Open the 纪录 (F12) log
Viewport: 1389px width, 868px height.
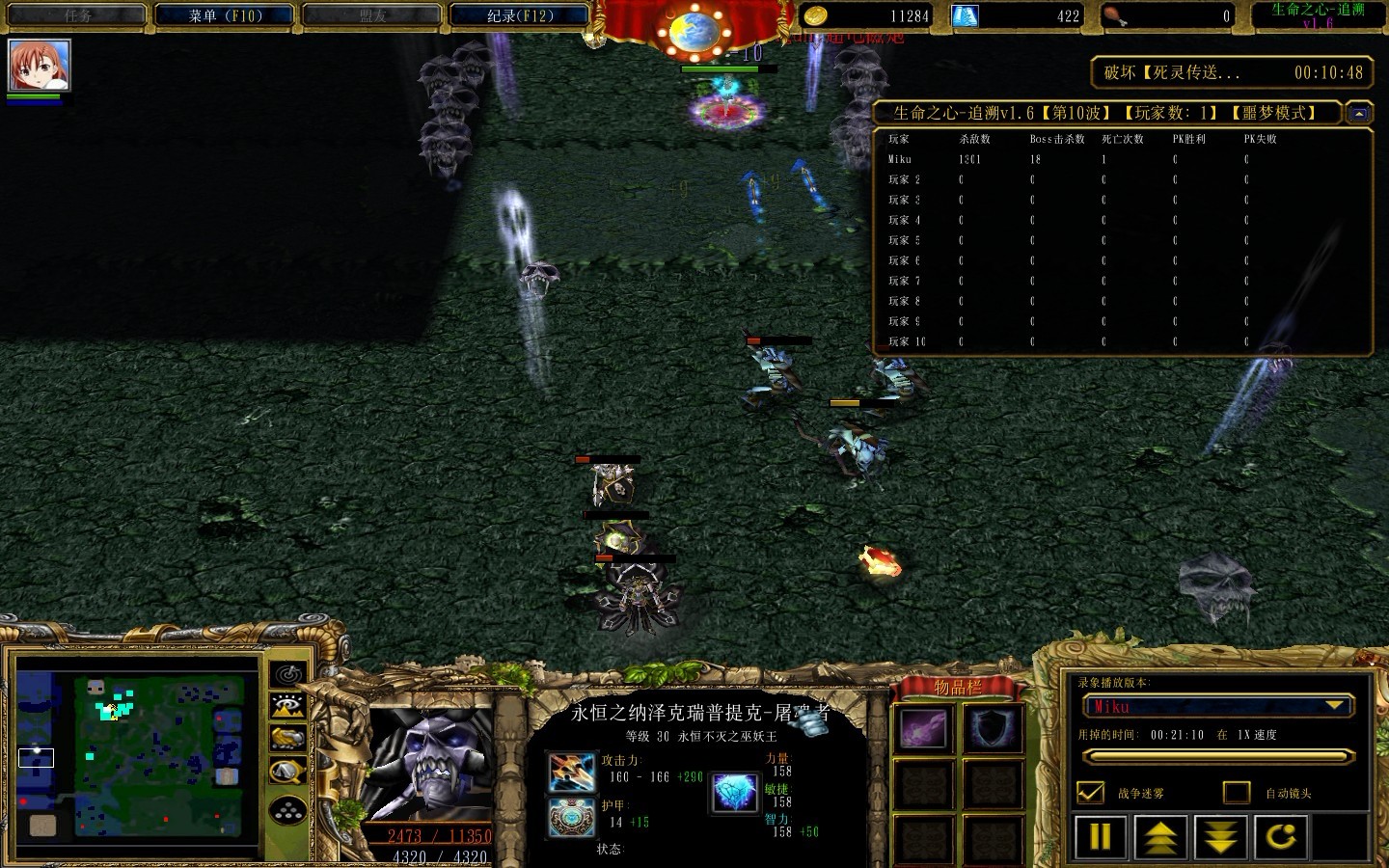coord(520,15)
